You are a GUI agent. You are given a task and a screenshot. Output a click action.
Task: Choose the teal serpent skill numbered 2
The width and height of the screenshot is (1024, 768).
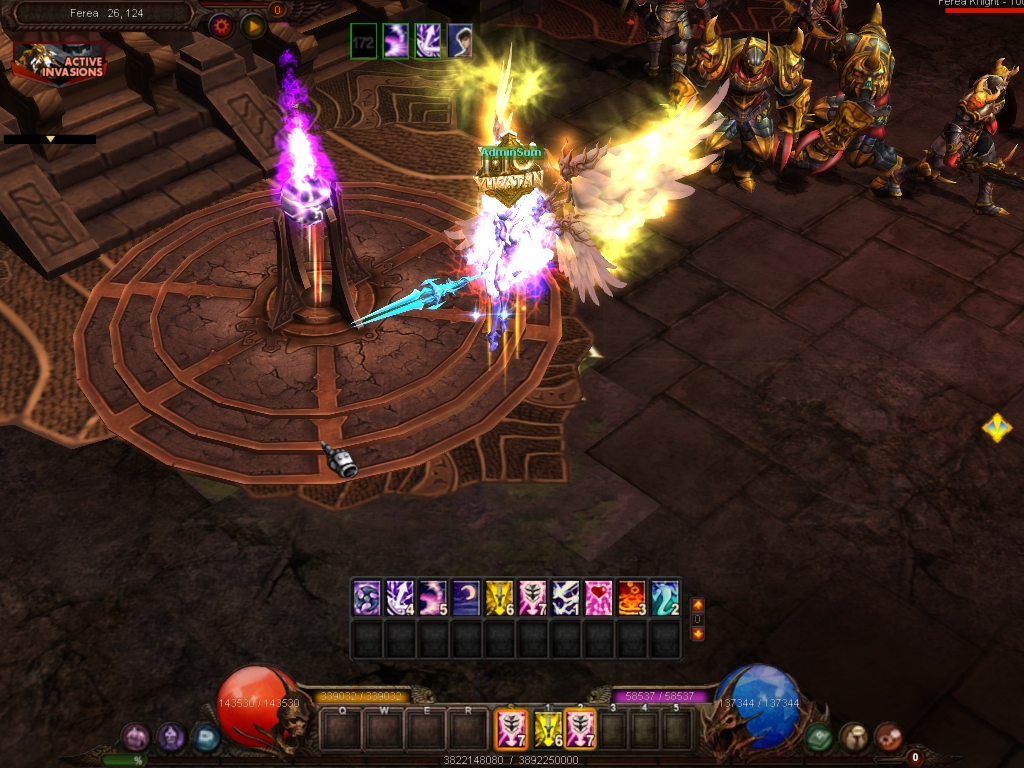tap(664, 597)
